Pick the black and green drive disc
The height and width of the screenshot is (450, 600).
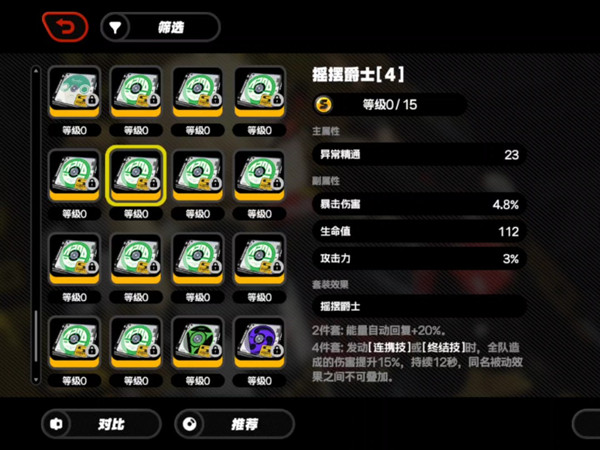197,343
